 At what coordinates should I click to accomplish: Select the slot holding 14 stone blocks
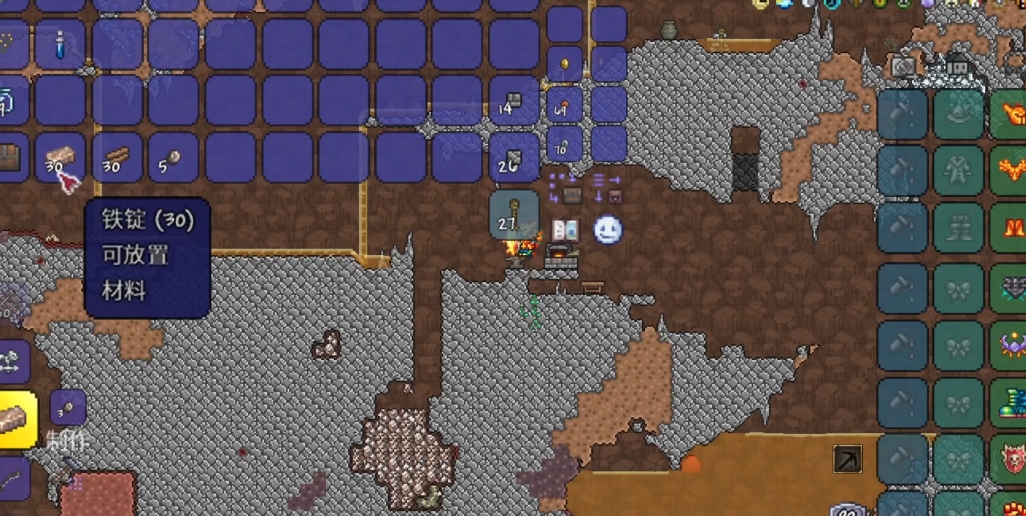click(514, 103)
